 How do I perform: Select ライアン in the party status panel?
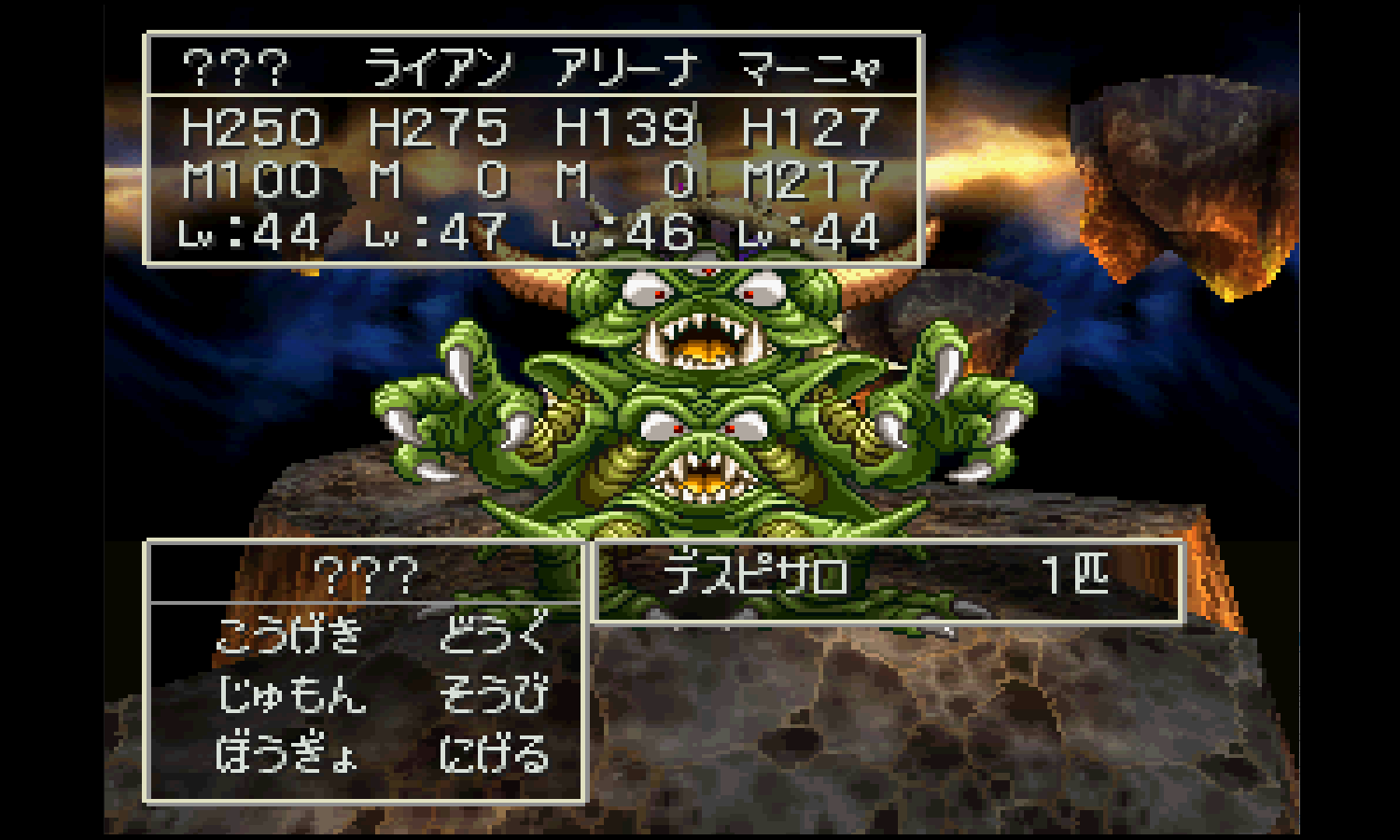[x=438, y=68]
